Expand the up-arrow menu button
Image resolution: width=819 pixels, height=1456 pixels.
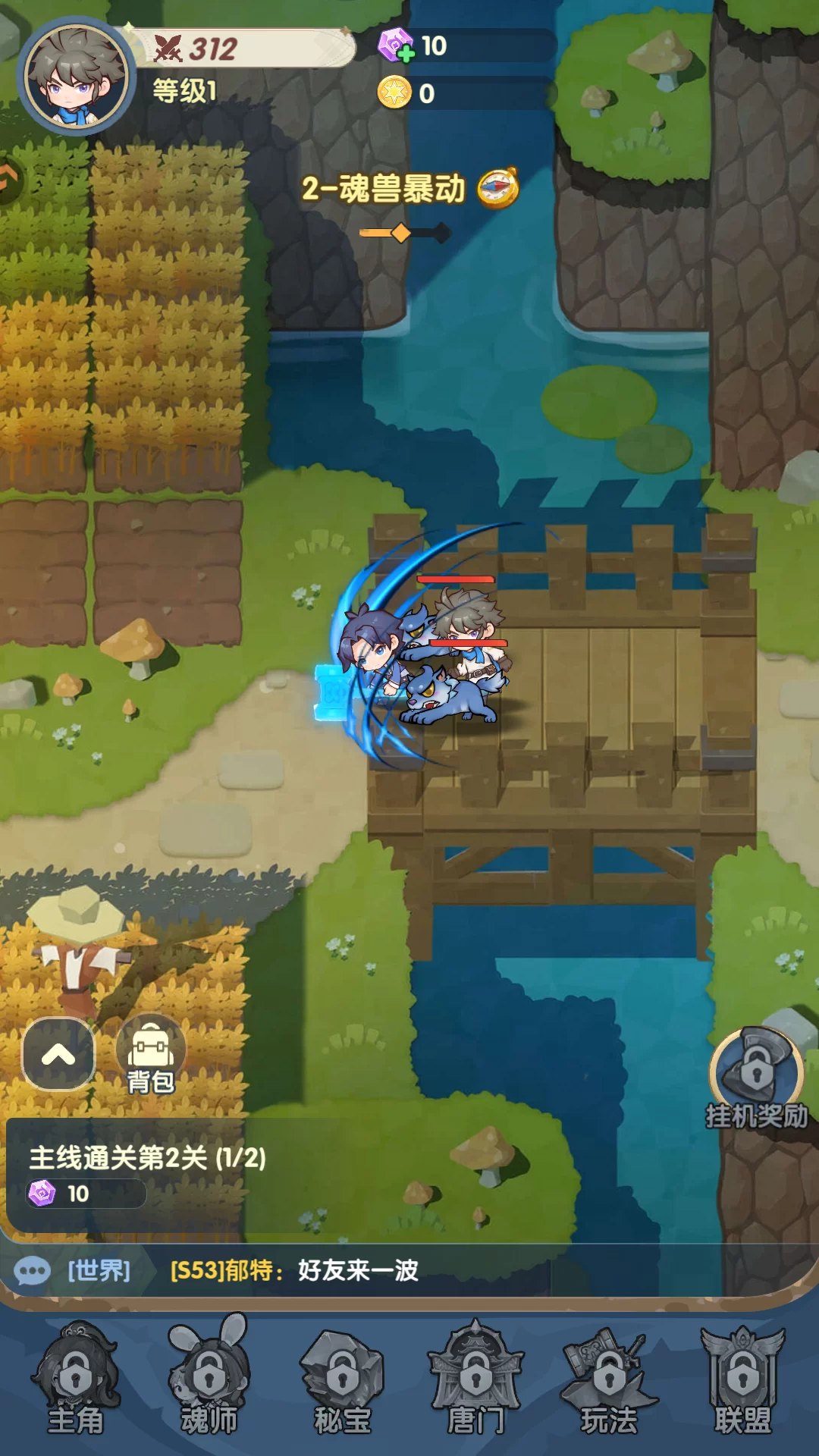pos(58,1054)
